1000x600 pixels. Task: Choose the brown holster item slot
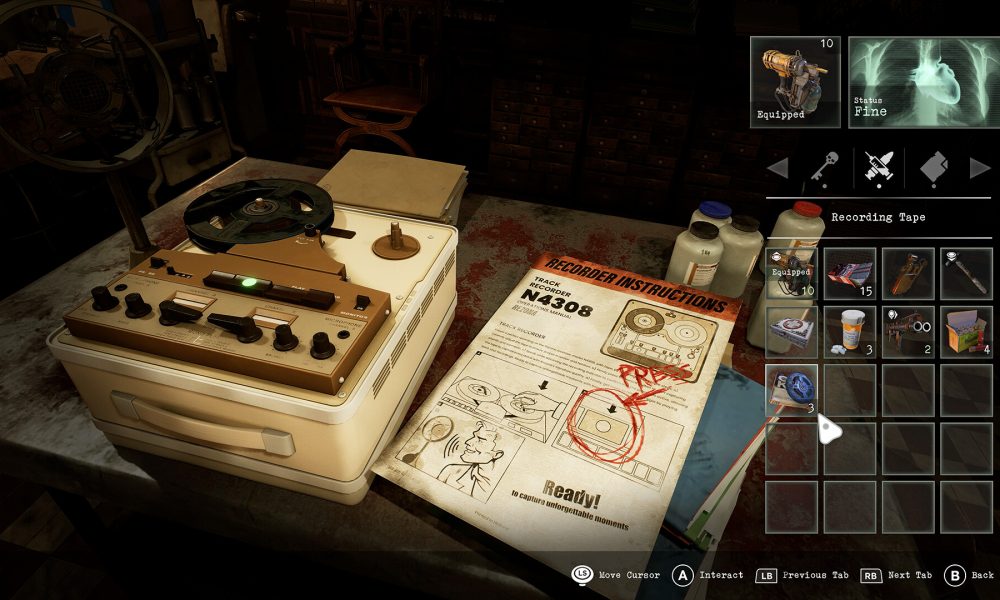coord(908,274)
